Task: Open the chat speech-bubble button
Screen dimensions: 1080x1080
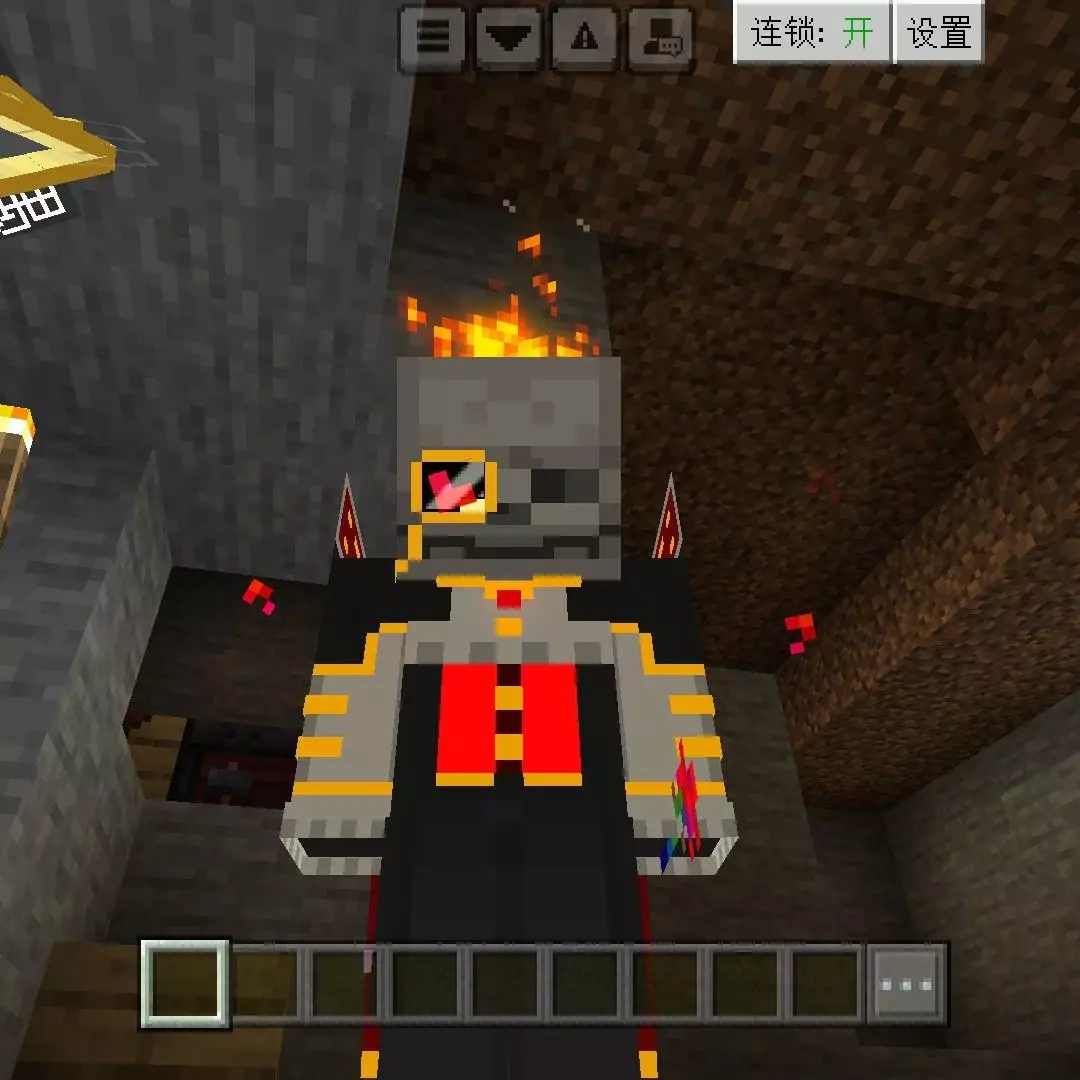Action: coord(662,38)
